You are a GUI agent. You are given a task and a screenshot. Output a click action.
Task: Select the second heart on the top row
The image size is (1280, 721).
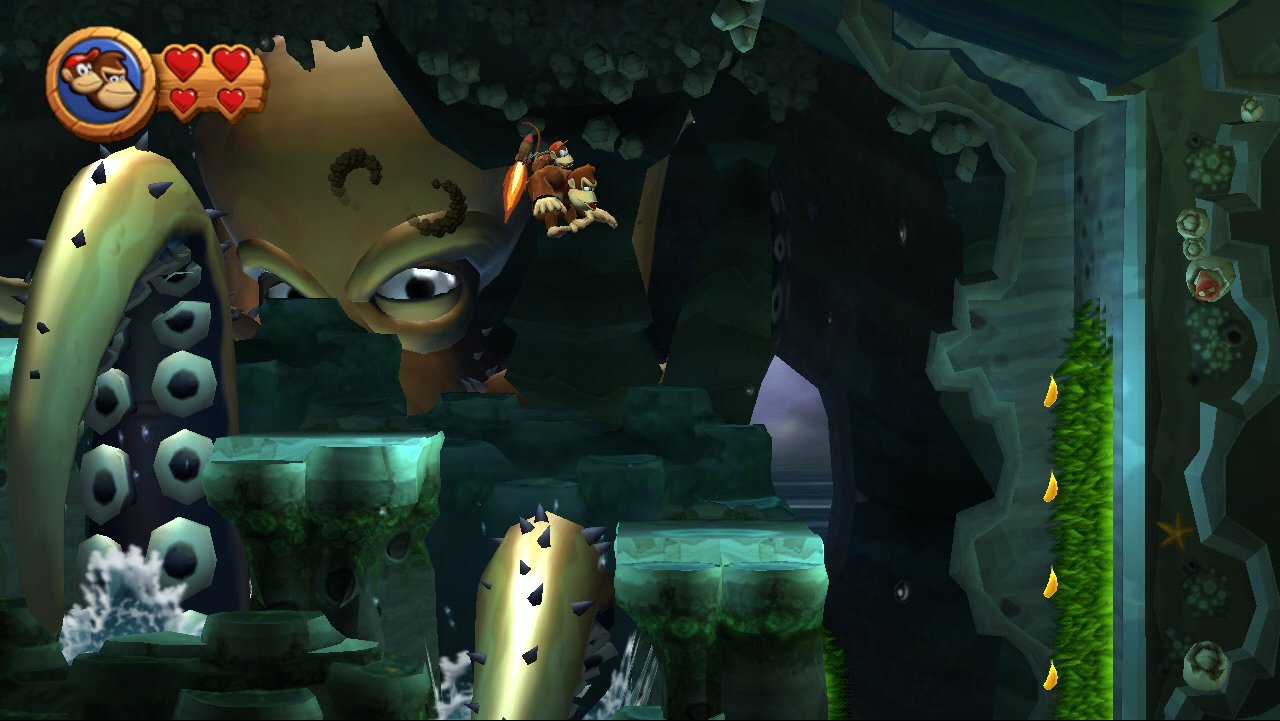[230, 62]
